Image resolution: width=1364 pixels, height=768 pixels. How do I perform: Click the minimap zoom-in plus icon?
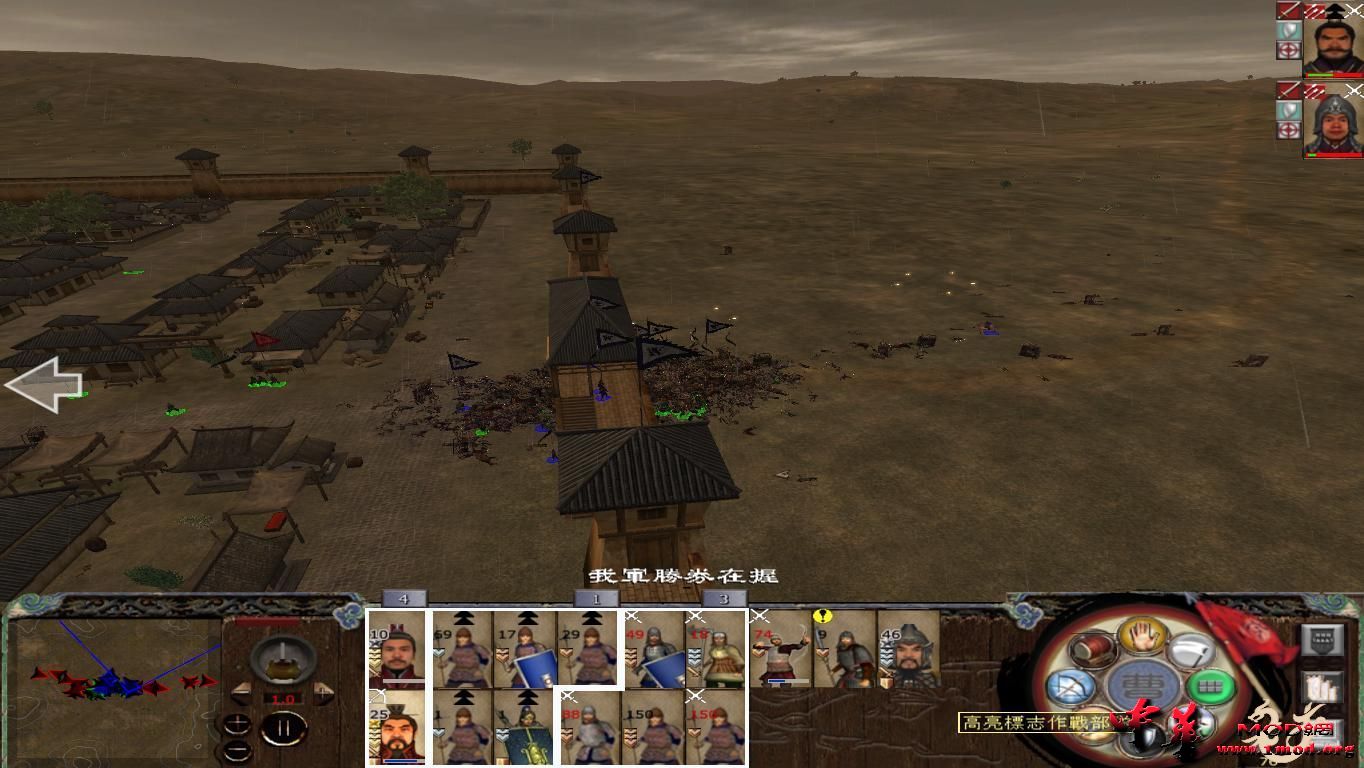point(237,722)
